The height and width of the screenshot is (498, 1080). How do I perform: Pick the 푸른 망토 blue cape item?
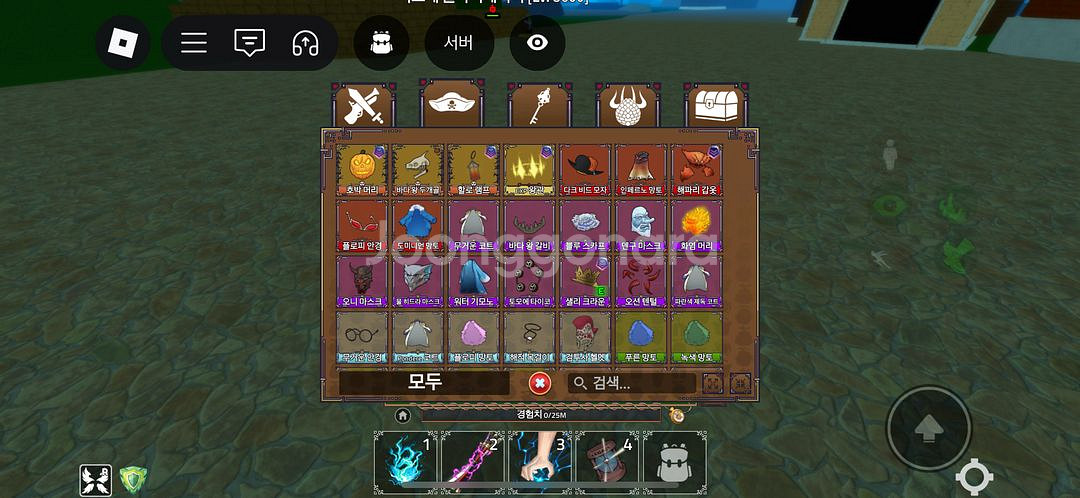641,337
